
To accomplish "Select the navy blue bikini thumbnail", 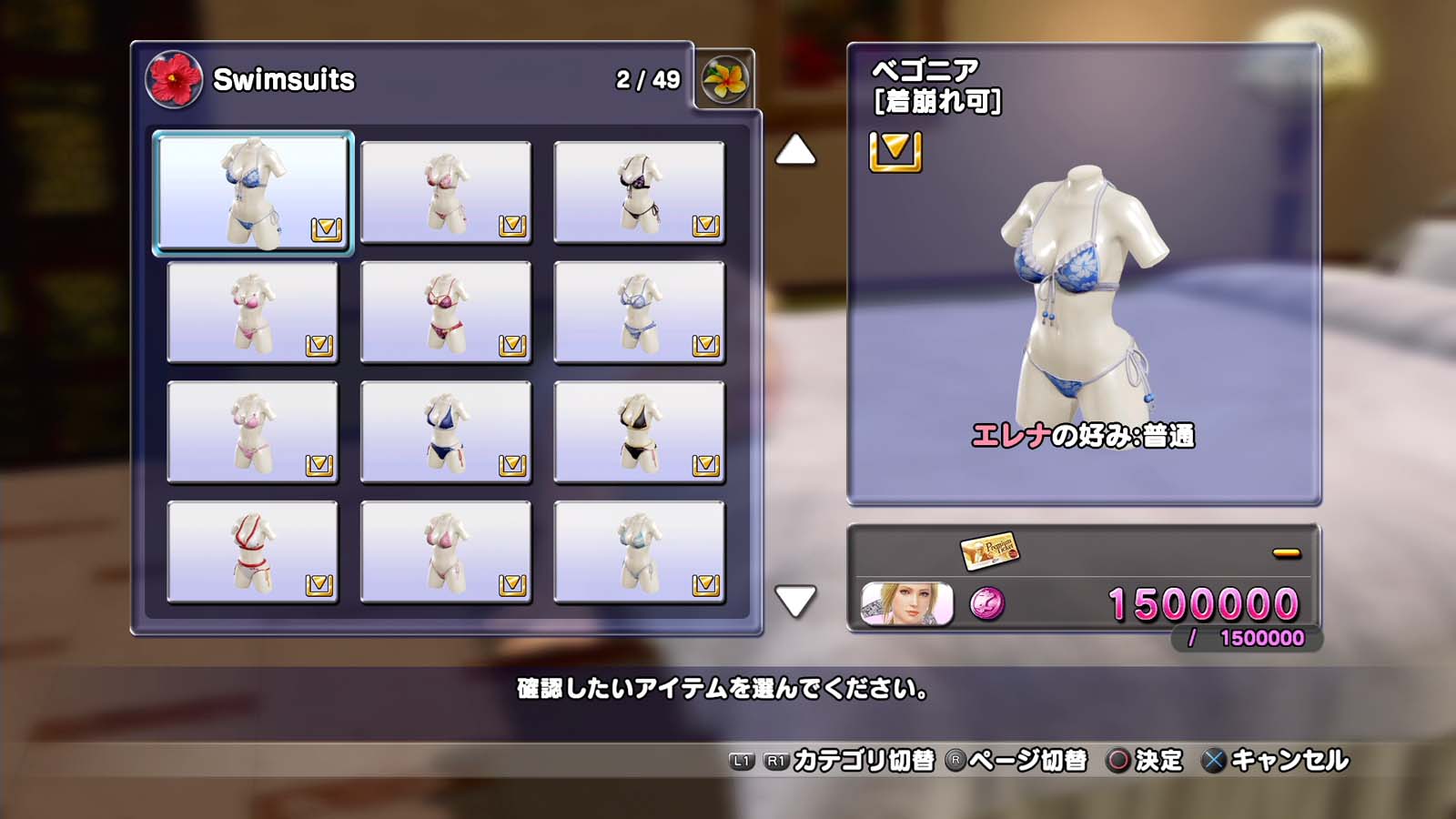I will point(446,432).
